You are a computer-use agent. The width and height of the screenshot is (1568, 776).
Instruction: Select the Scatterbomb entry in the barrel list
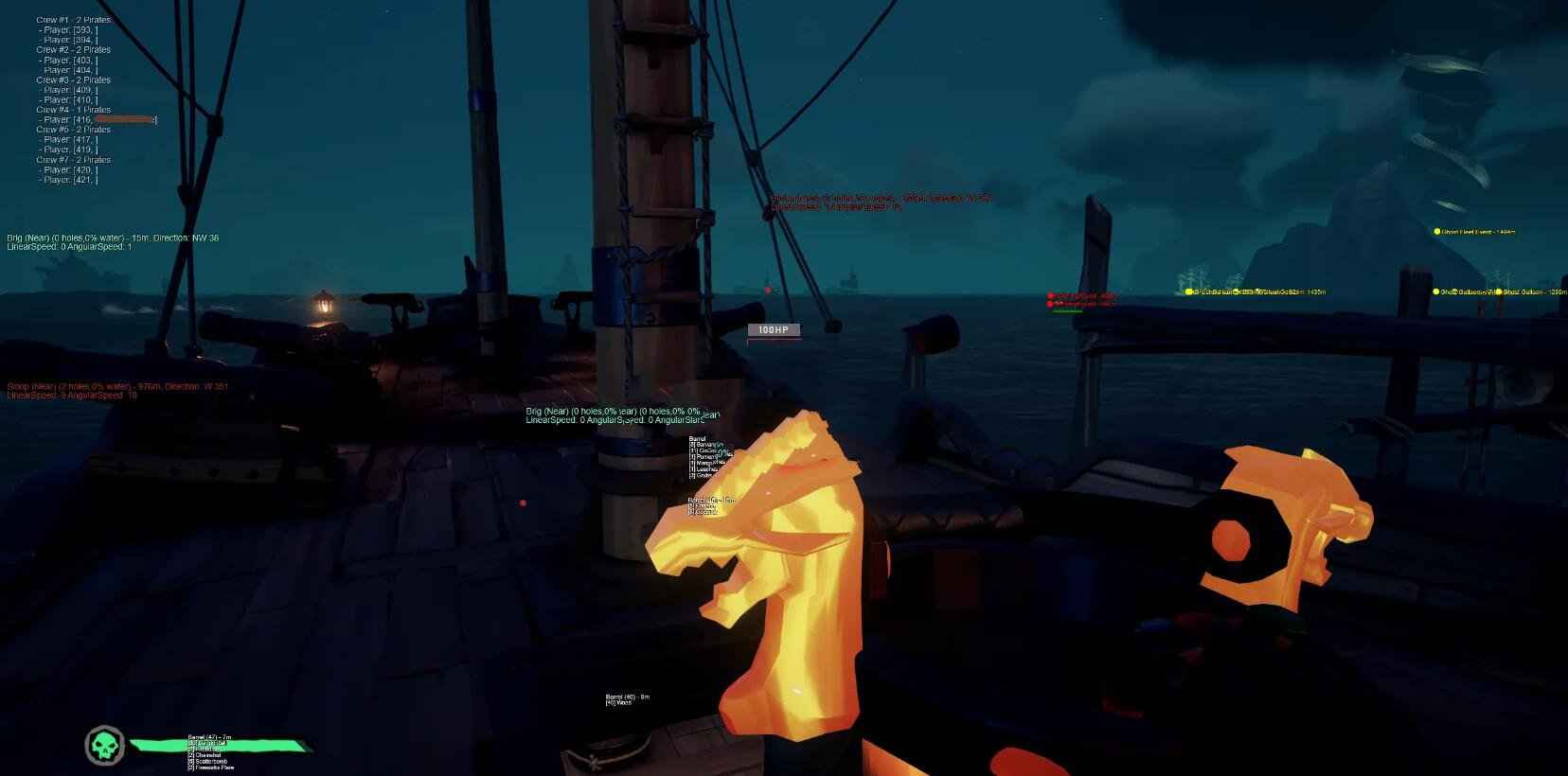coord(206,762)
